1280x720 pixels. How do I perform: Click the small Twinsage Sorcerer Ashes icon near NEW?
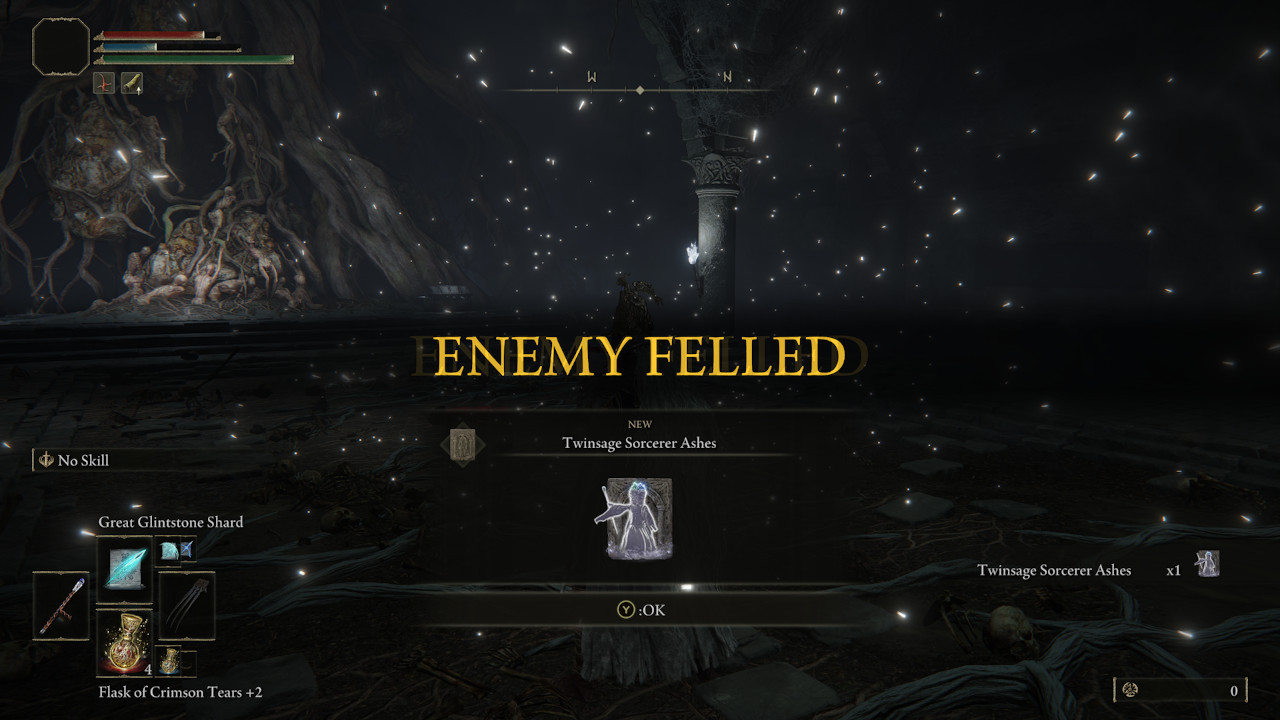click(x=463, y=443)
